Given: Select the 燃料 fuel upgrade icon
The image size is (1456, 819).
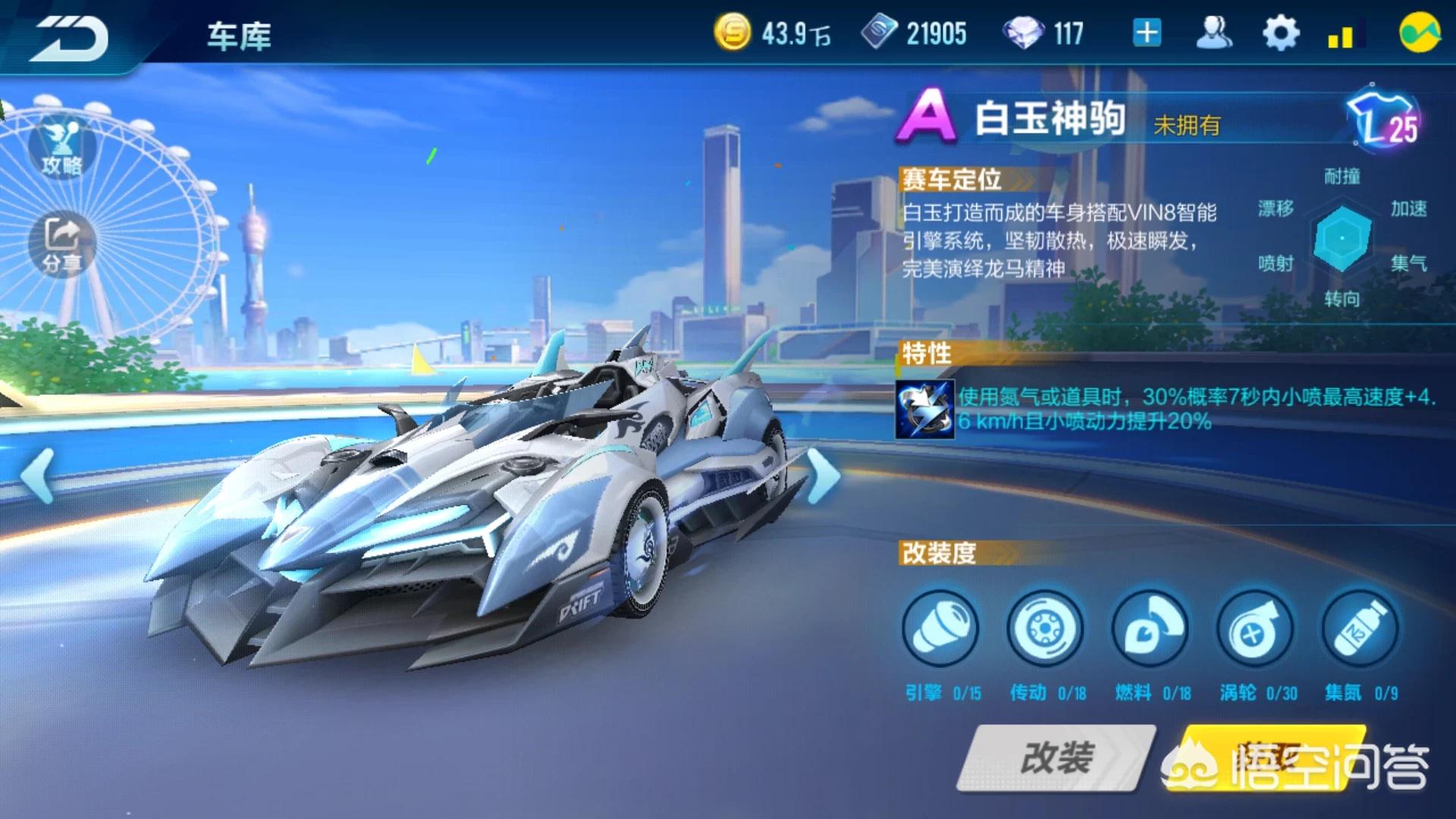Looking at the screenshot, I should pos(1150,629).
